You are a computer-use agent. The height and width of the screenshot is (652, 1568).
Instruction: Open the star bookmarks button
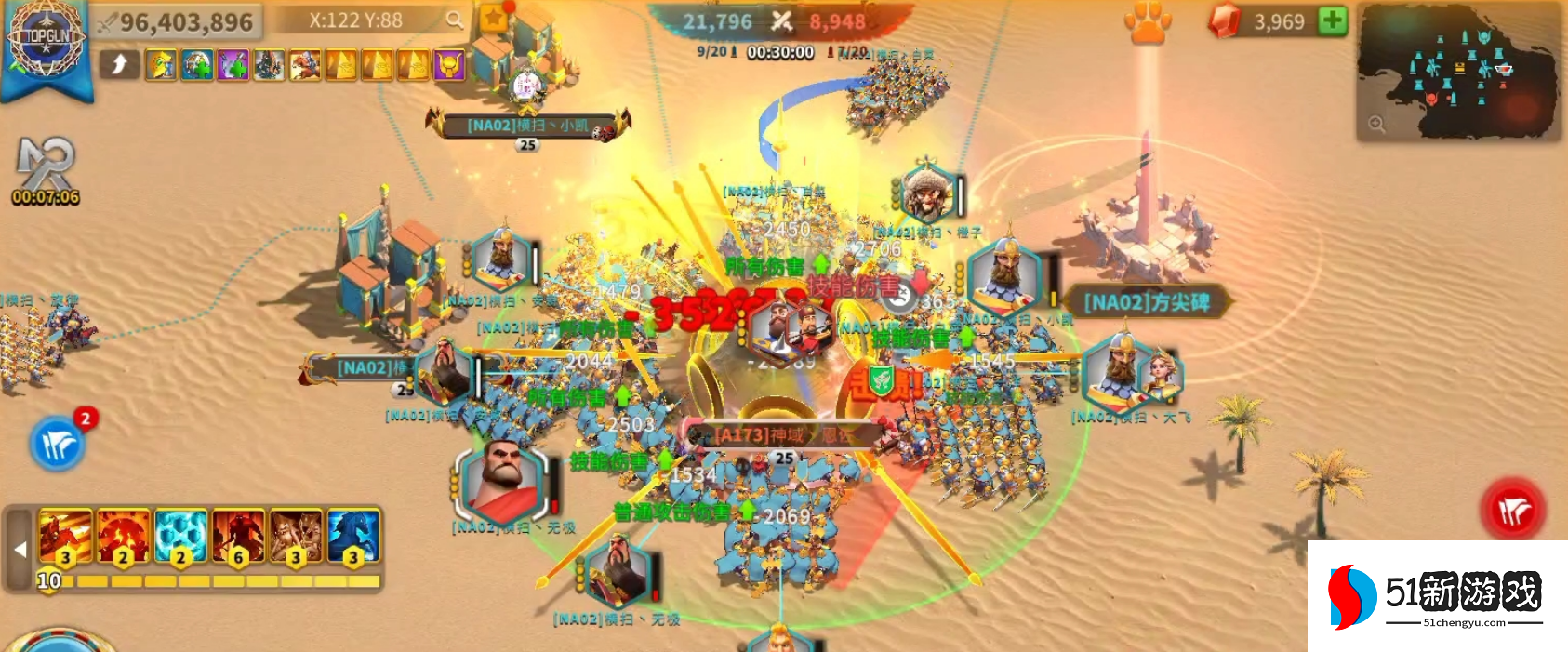495,18
